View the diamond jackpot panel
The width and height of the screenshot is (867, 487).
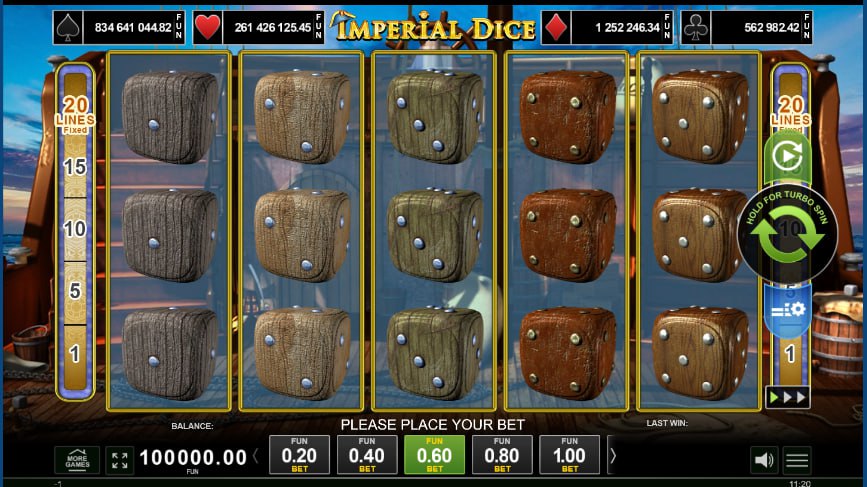(x=607, y=28)
